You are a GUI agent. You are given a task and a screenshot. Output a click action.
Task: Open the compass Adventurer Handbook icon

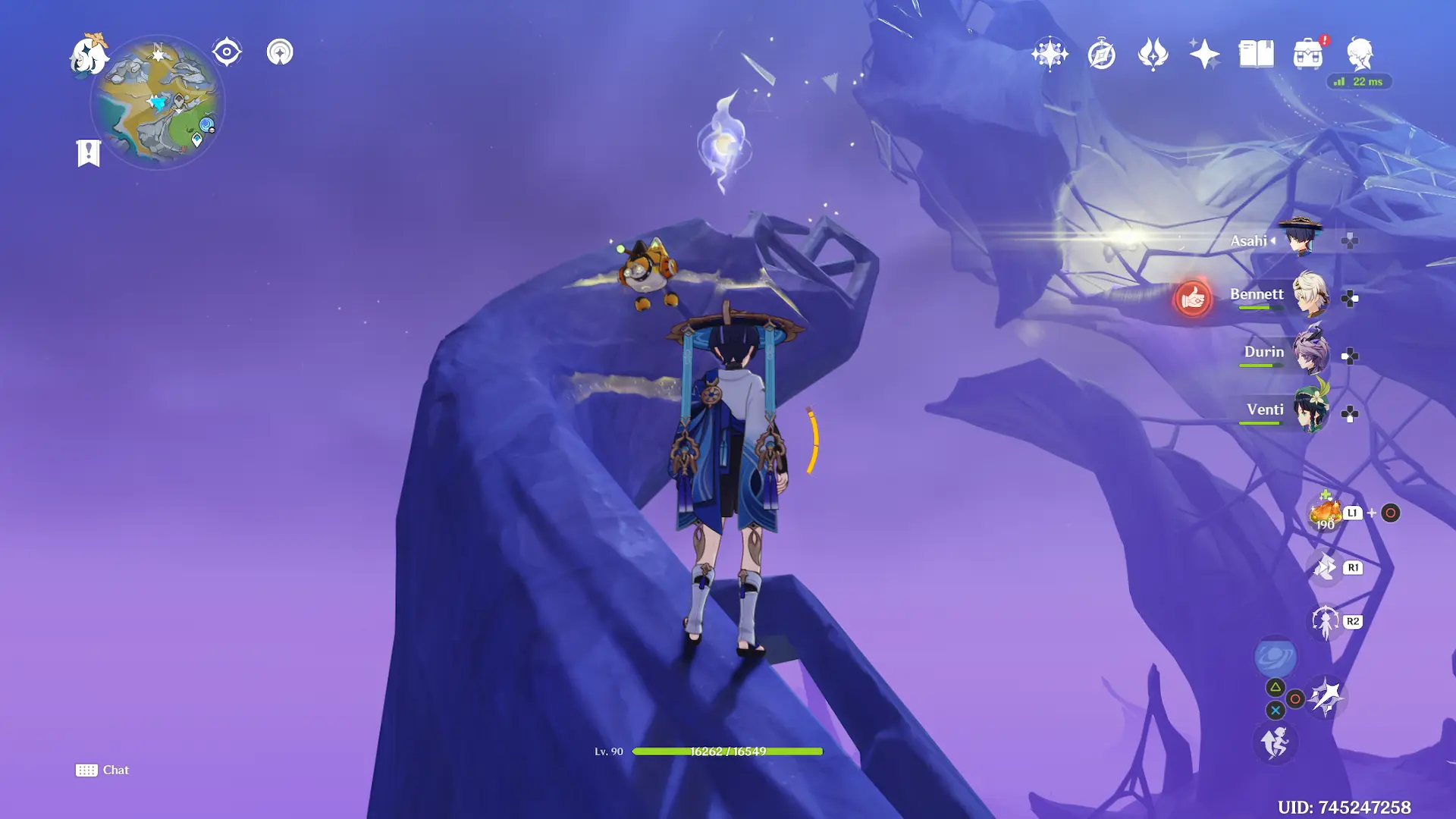[x=1101, y=55]
